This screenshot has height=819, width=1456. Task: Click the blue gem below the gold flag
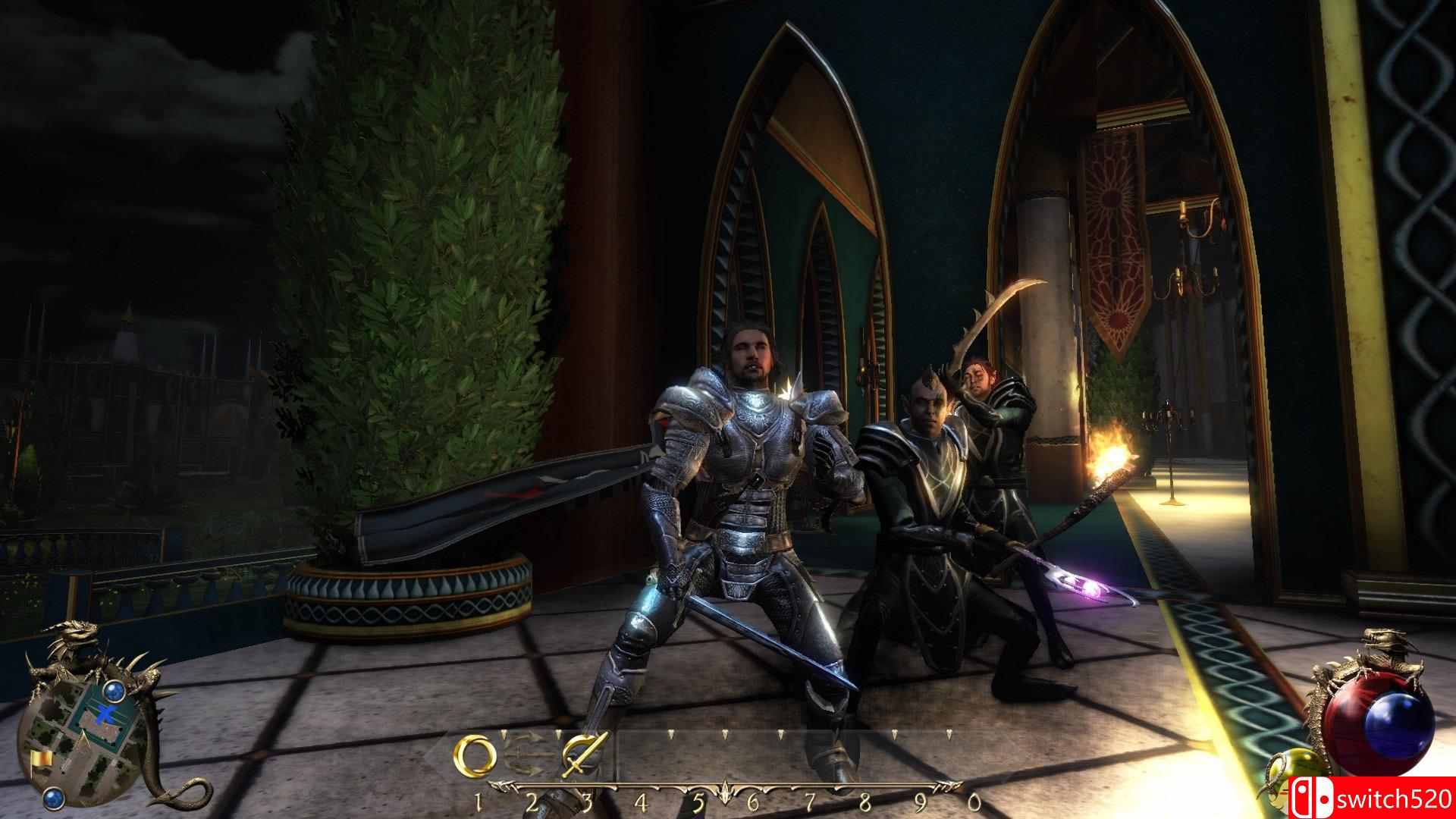coord(52,798)
